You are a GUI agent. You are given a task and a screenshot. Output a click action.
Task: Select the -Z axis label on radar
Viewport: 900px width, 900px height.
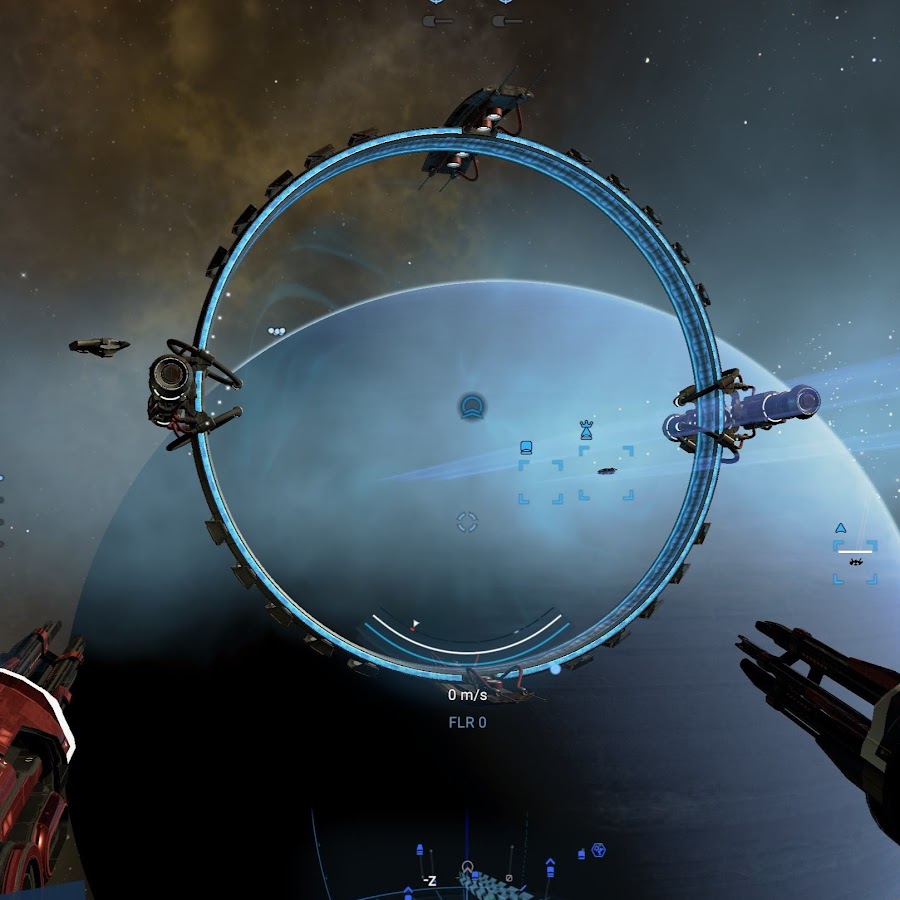[x=429, y=880]
